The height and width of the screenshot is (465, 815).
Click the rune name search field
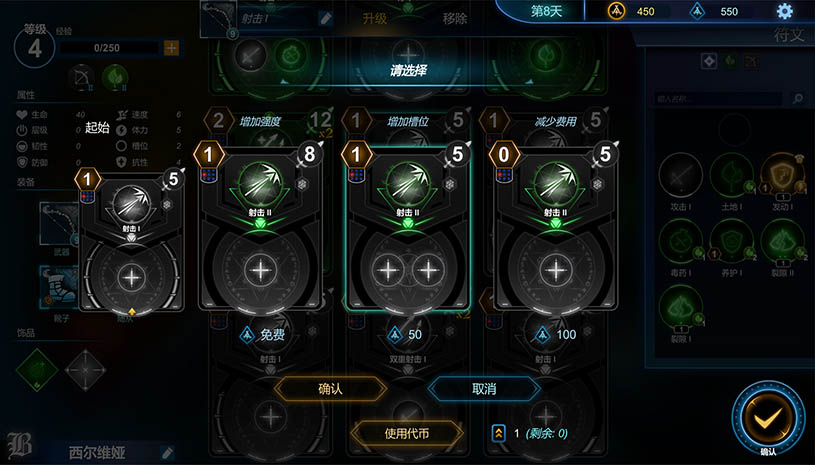[x=722, y=99]
